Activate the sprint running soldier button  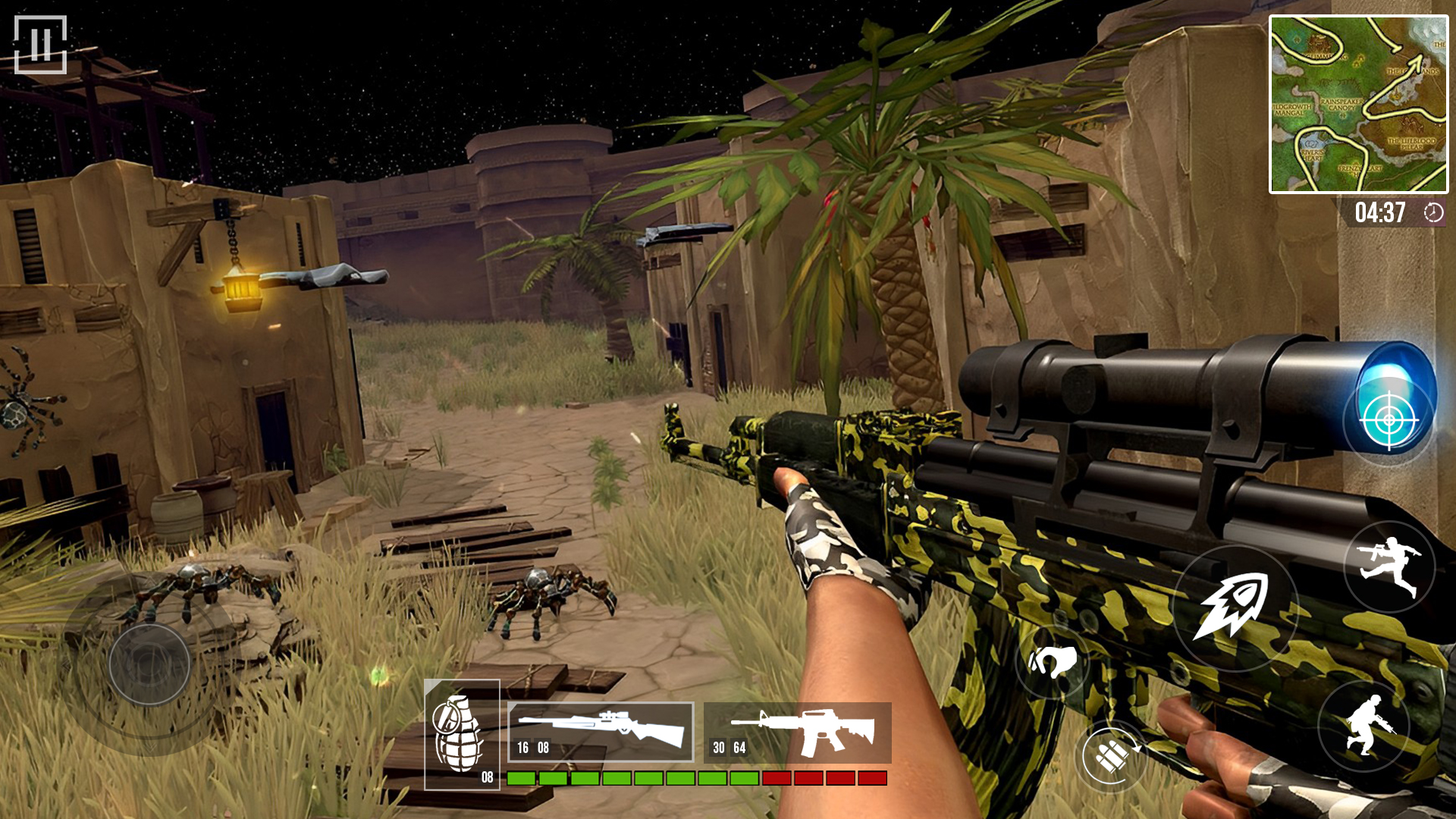pos(1389,566)
